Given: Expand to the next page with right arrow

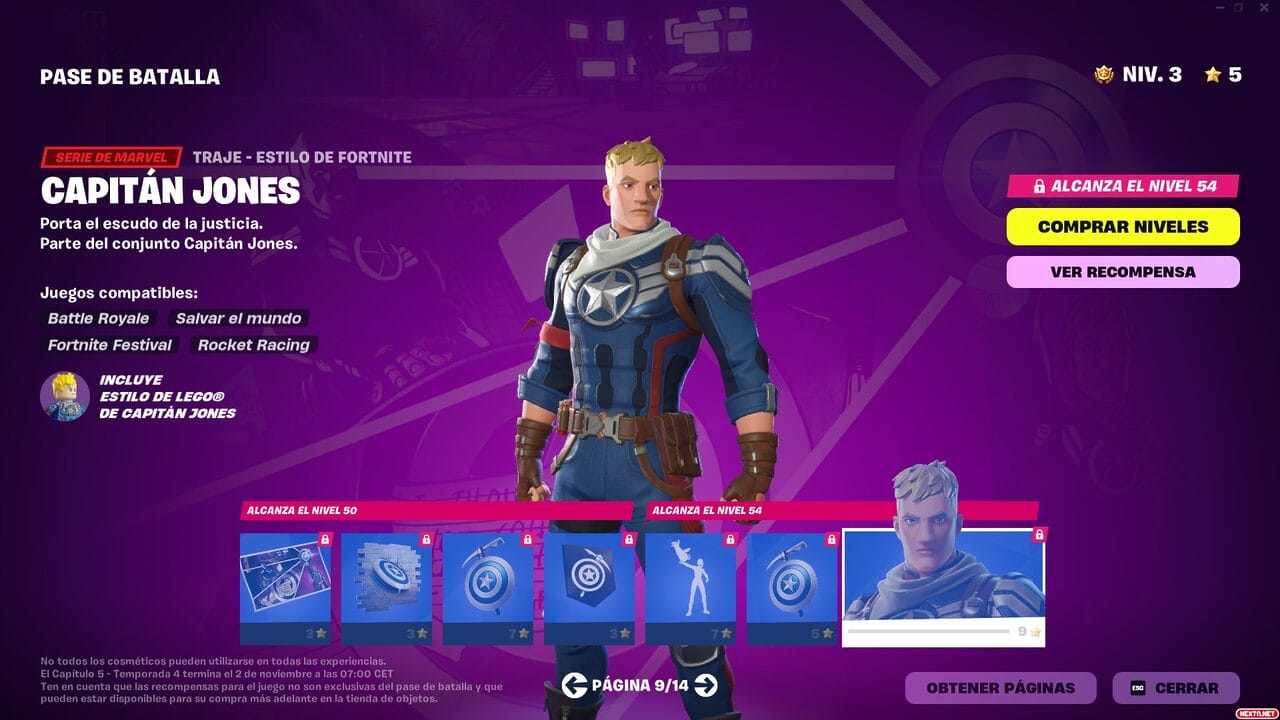Looking at the screenshot, I should [x=707, y=687].
